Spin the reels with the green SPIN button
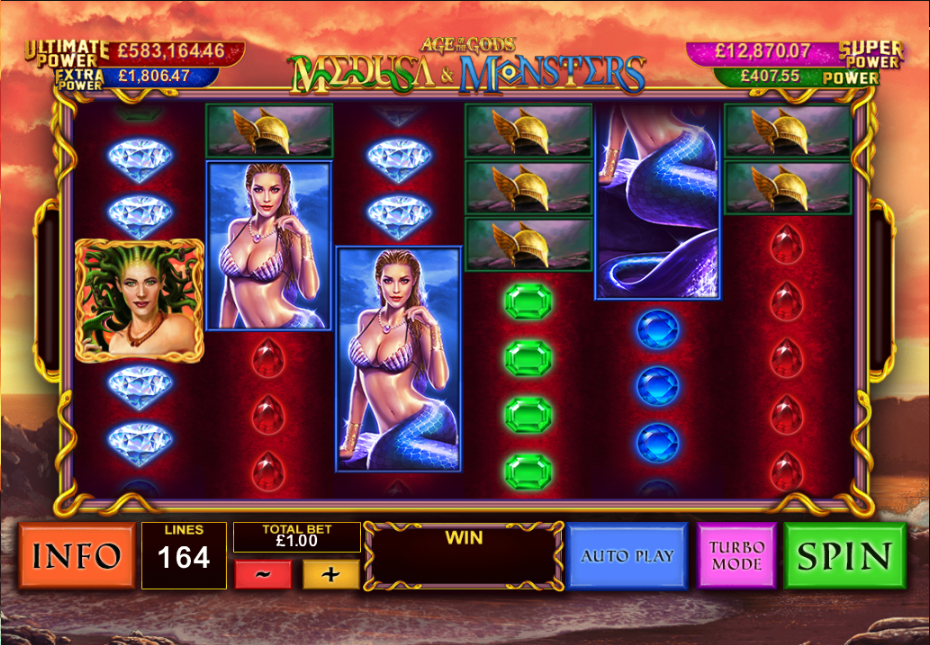 [x=845, y=556]
